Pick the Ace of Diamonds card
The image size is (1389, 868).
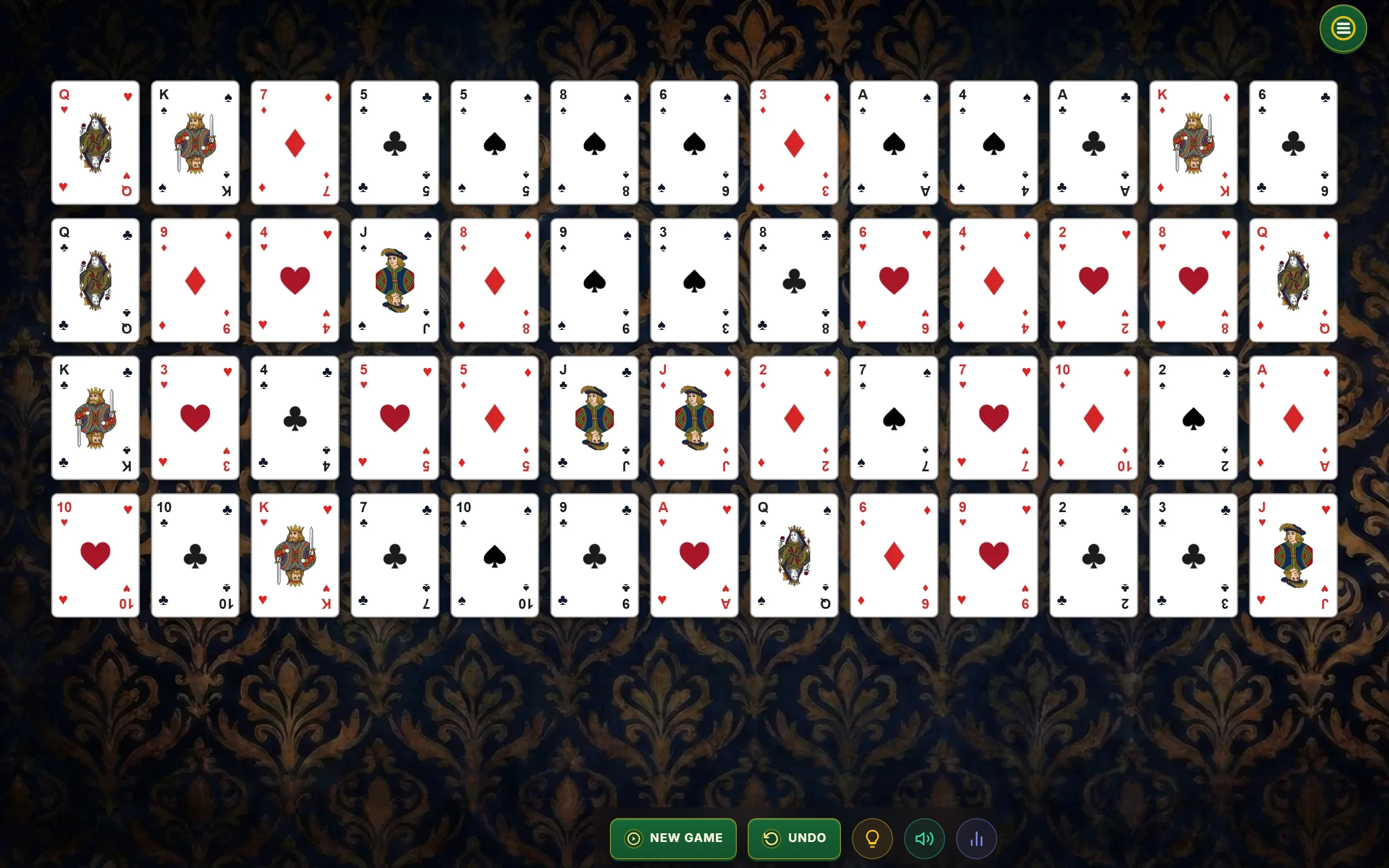pyautogui.click(x=1293, y=418)
